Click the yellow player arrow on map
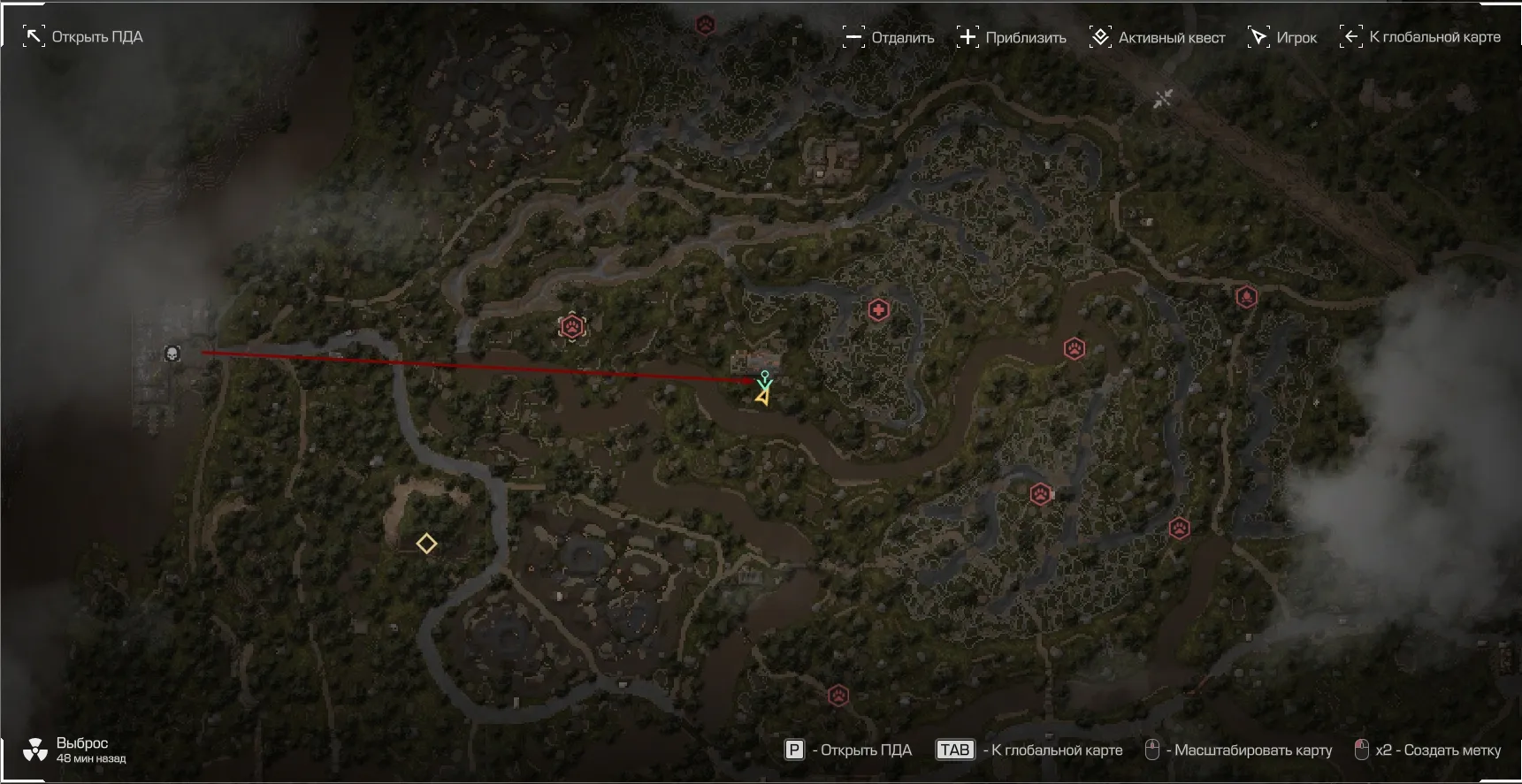 (761, 398)
